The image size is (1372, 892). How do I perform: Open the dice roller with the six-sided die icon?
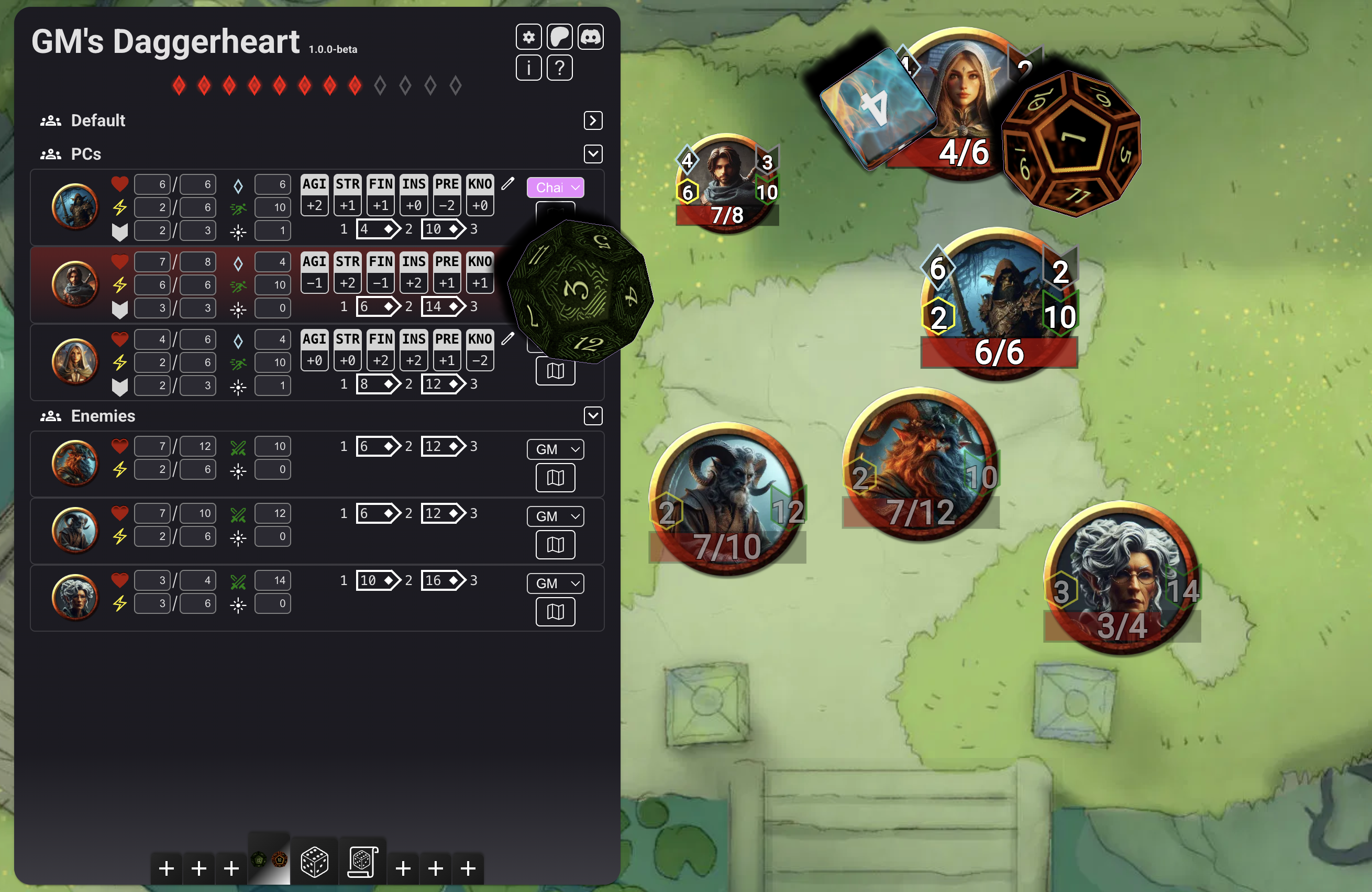coord(314,863)
